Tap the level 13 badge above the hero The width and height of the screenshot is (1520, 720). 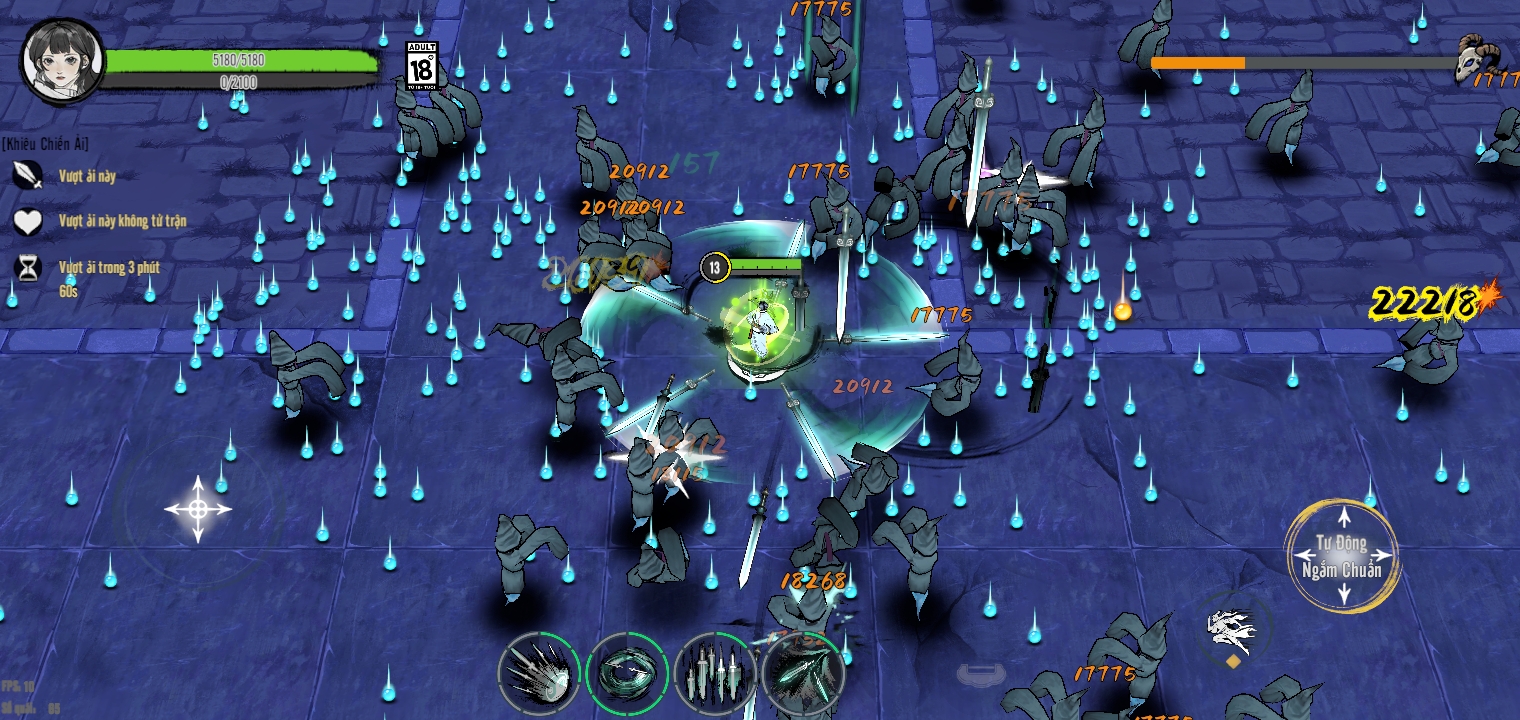tap(716, 267)
